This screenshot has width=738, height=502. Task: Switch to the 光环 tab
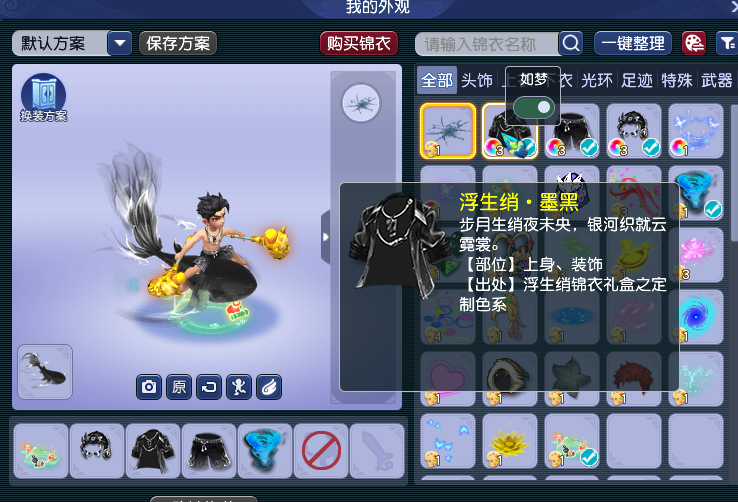[x=597, y=80]
